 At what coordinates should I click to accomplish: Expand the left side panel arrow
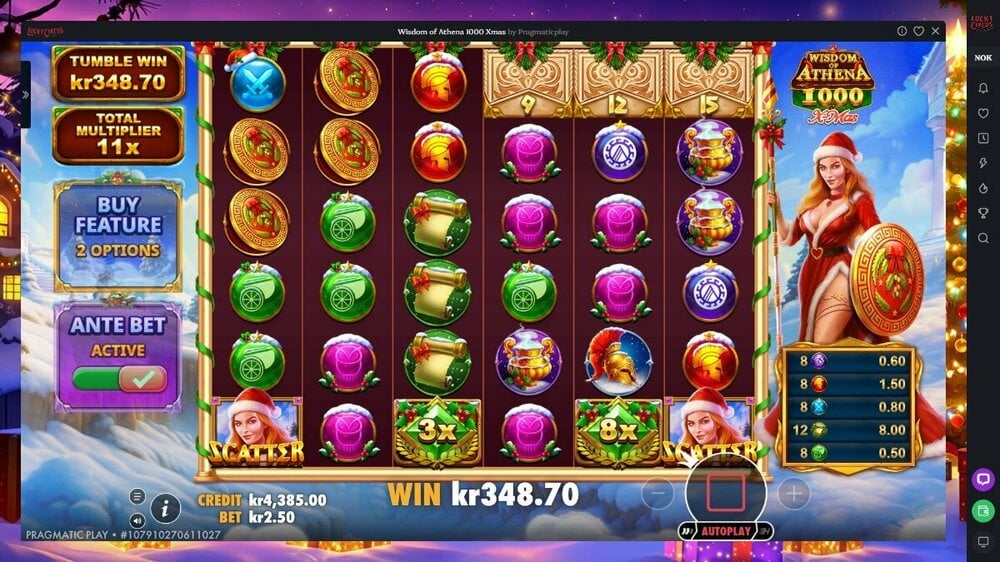tap(25, 95)
